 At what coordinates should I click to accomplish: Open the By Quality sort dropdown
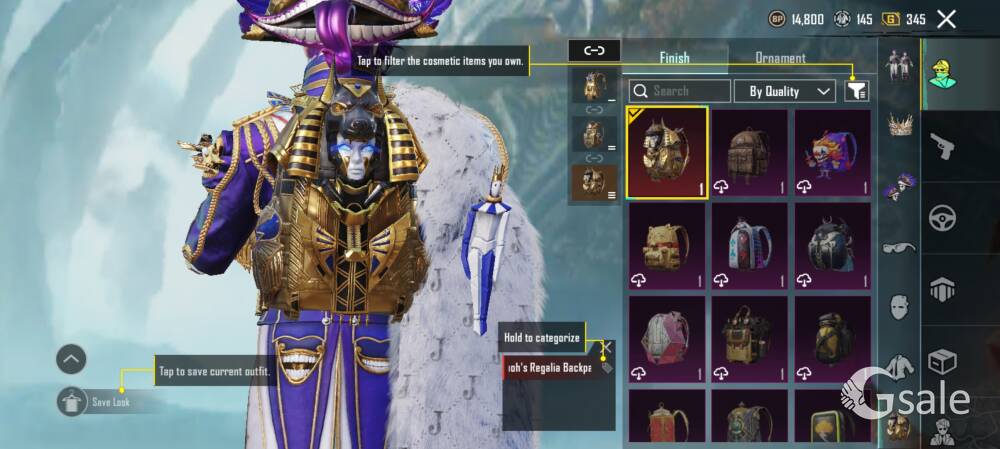tap(785, 91)
